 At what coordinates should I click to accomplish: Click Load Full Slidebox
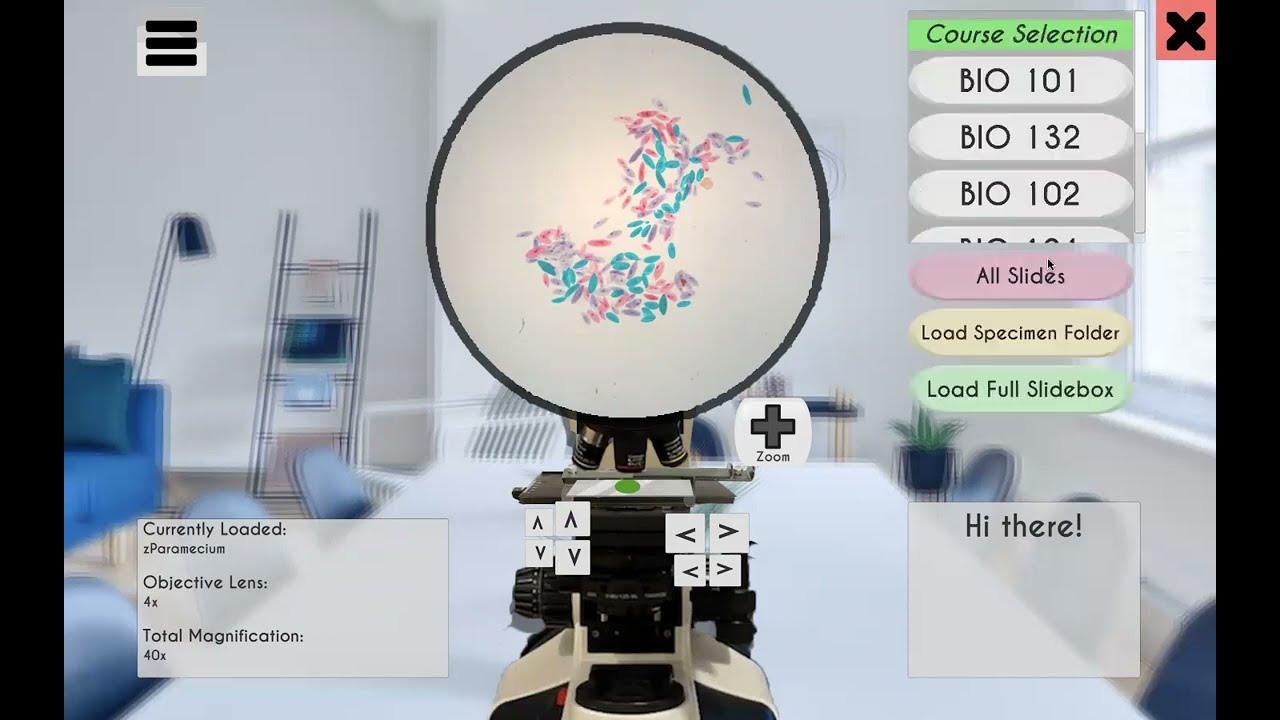pos(1019,389)
